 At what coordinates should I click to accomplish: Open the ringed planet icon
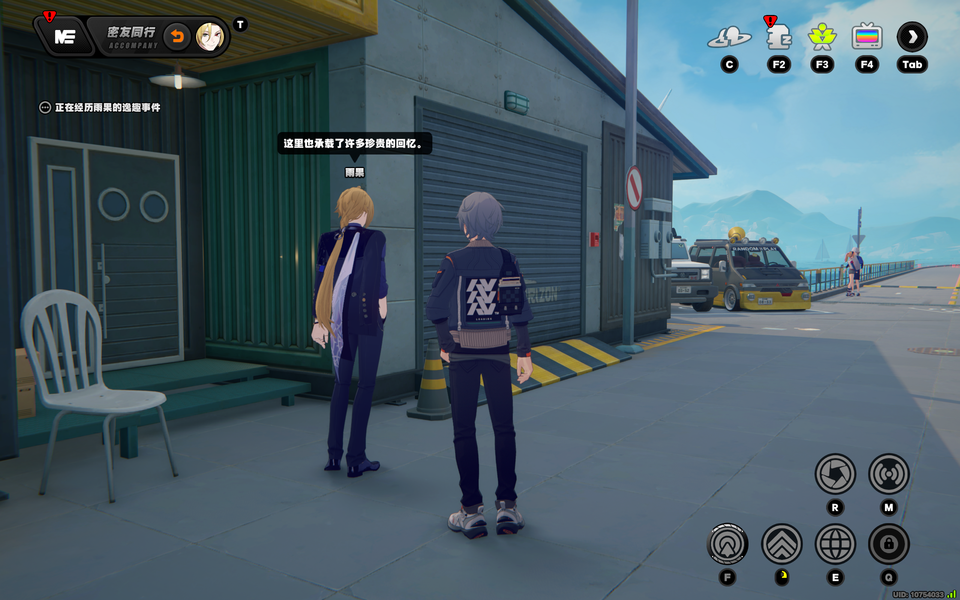pos(729,38)
